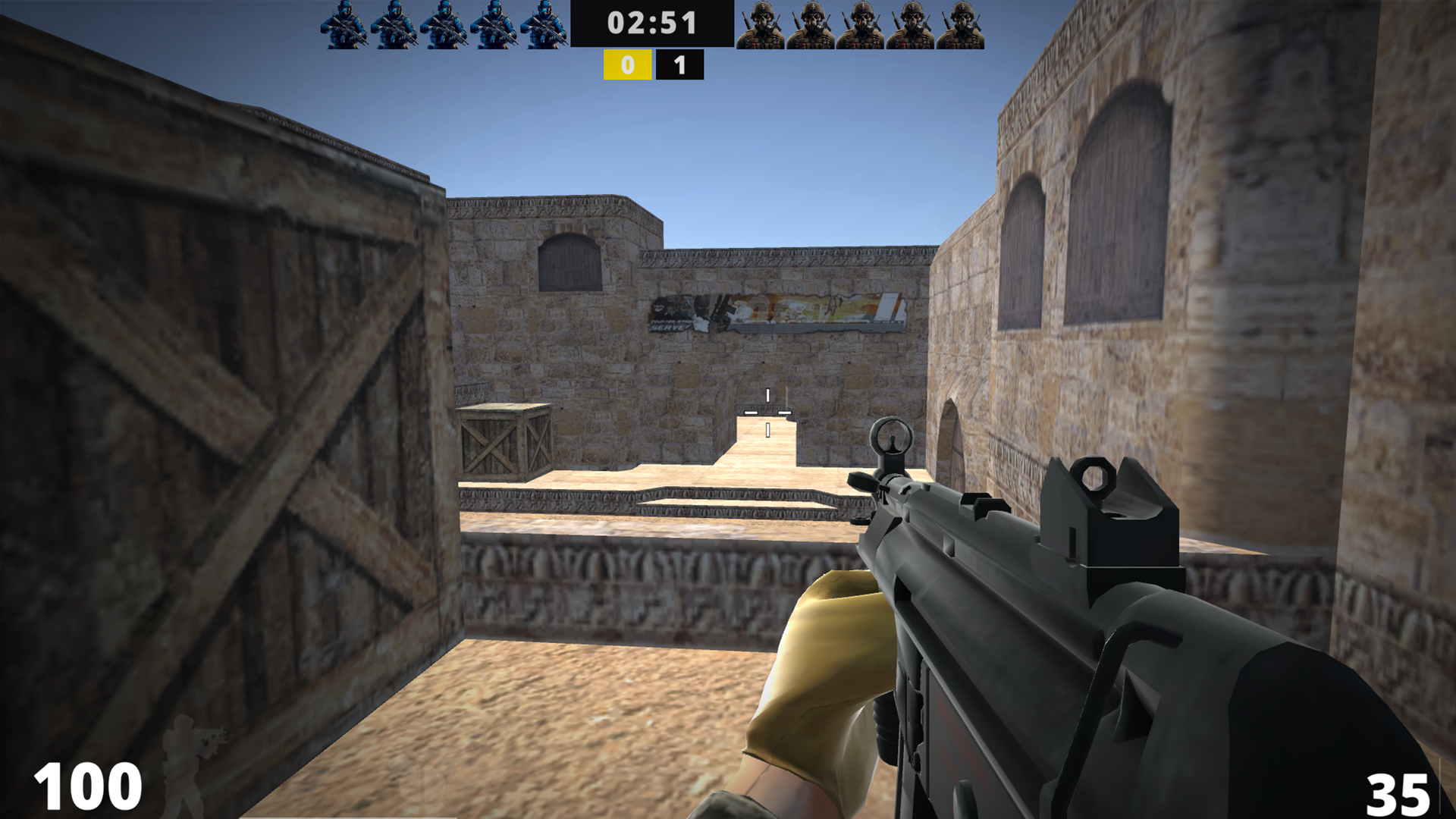Toggle the black team score box
The image size is (1456, 819).
pos(678,64)
